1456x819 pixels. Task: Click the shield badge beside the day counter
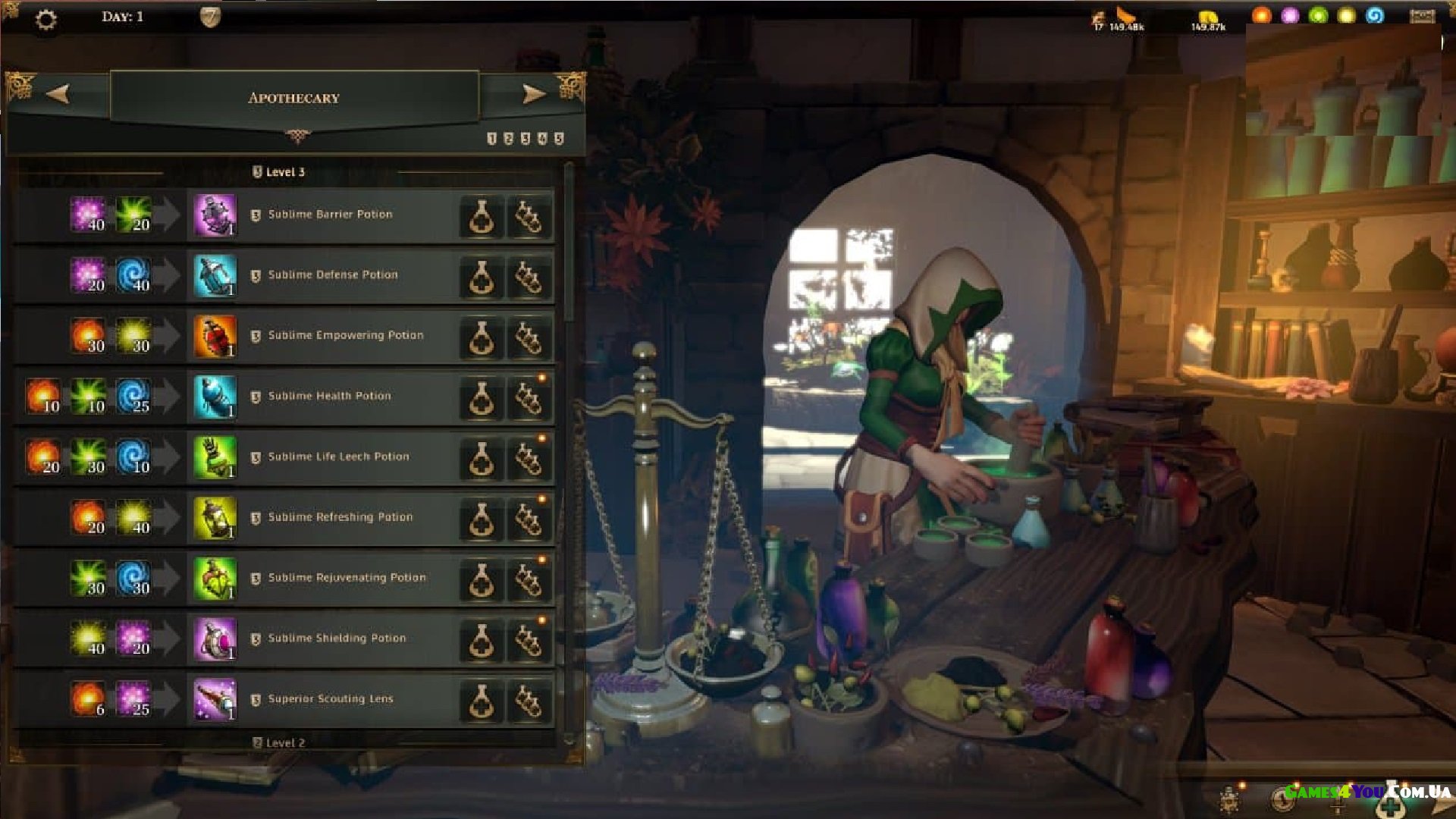[210, 17]
